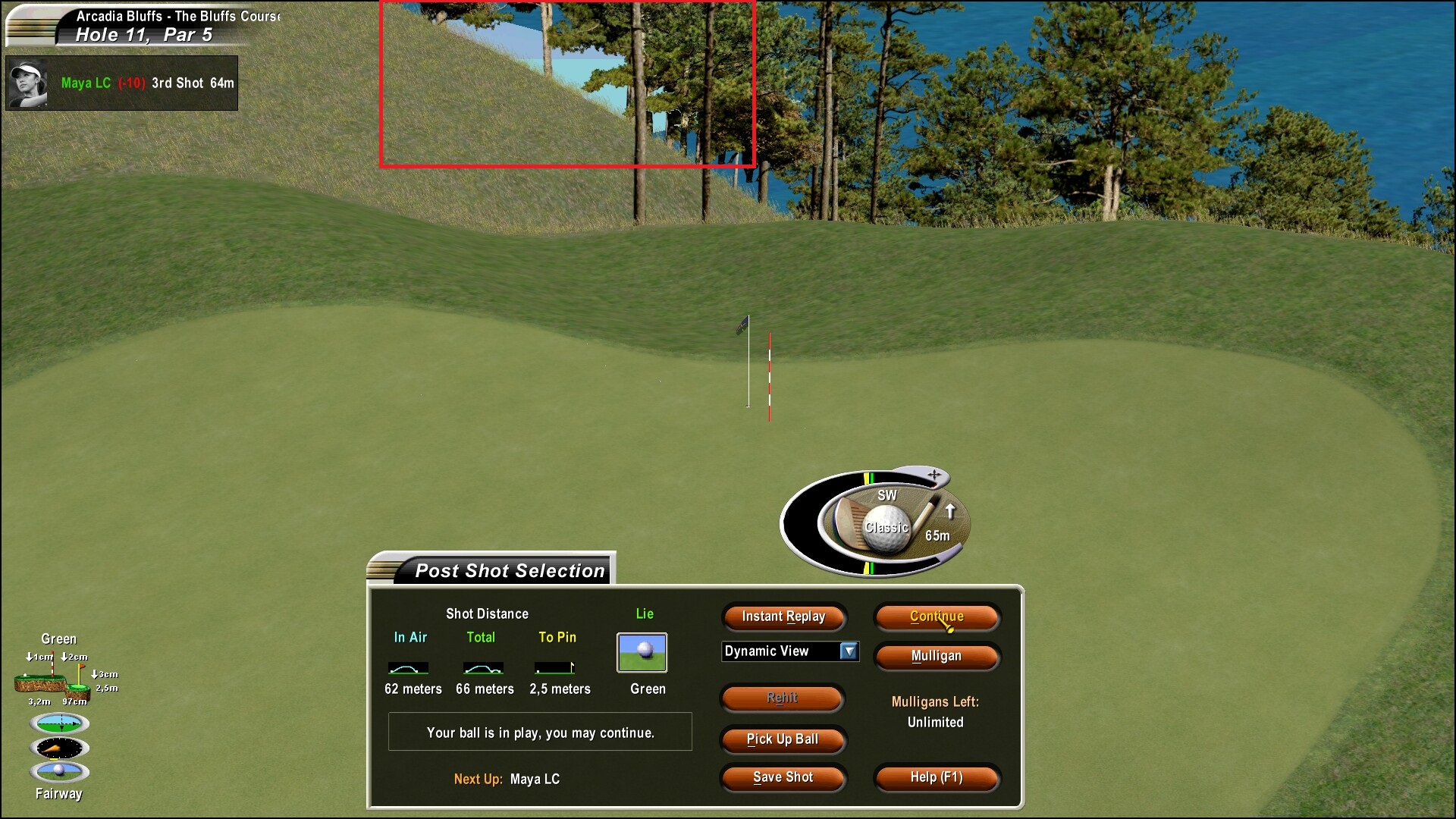This screenshot has width=1456, height=819.
Task: Save the shot with Save Shot
Action: 782,777
